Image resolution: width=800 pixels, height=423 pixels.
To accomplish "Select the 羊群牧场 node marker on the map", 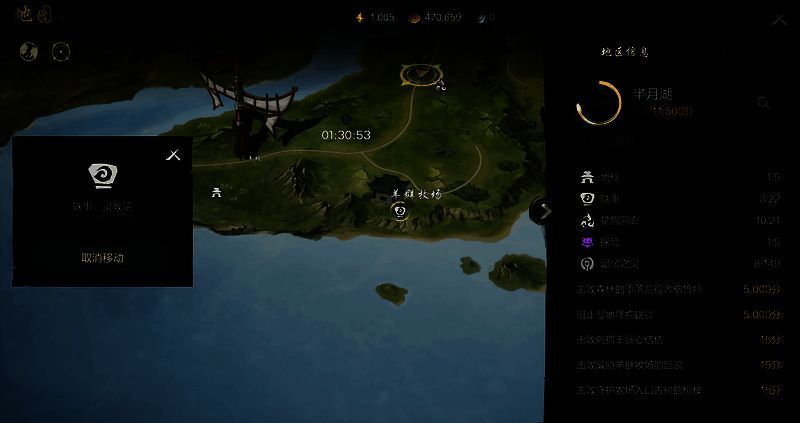I will click(x=400, y=211).
